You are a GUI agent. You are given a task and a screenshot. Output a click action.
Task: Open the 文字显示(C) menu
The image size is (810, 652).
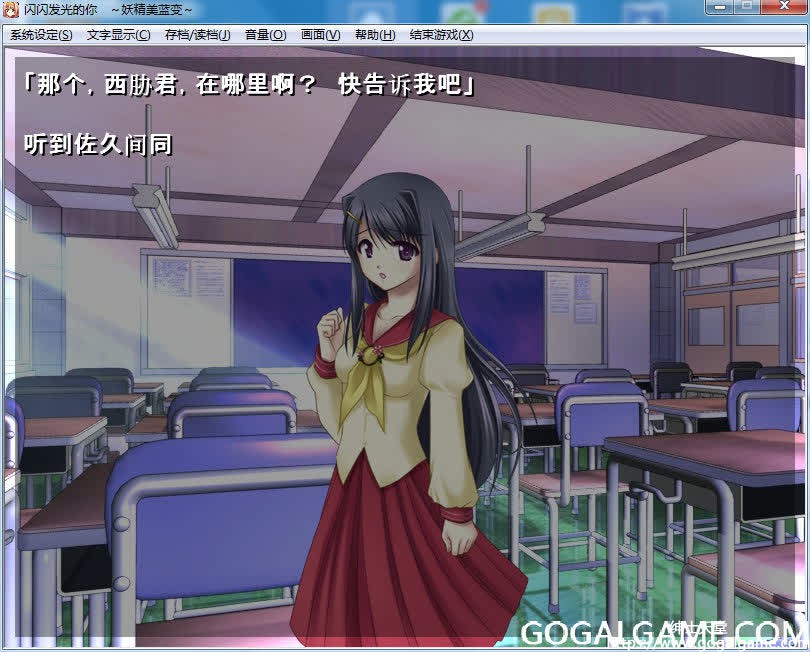click(118, 35)
